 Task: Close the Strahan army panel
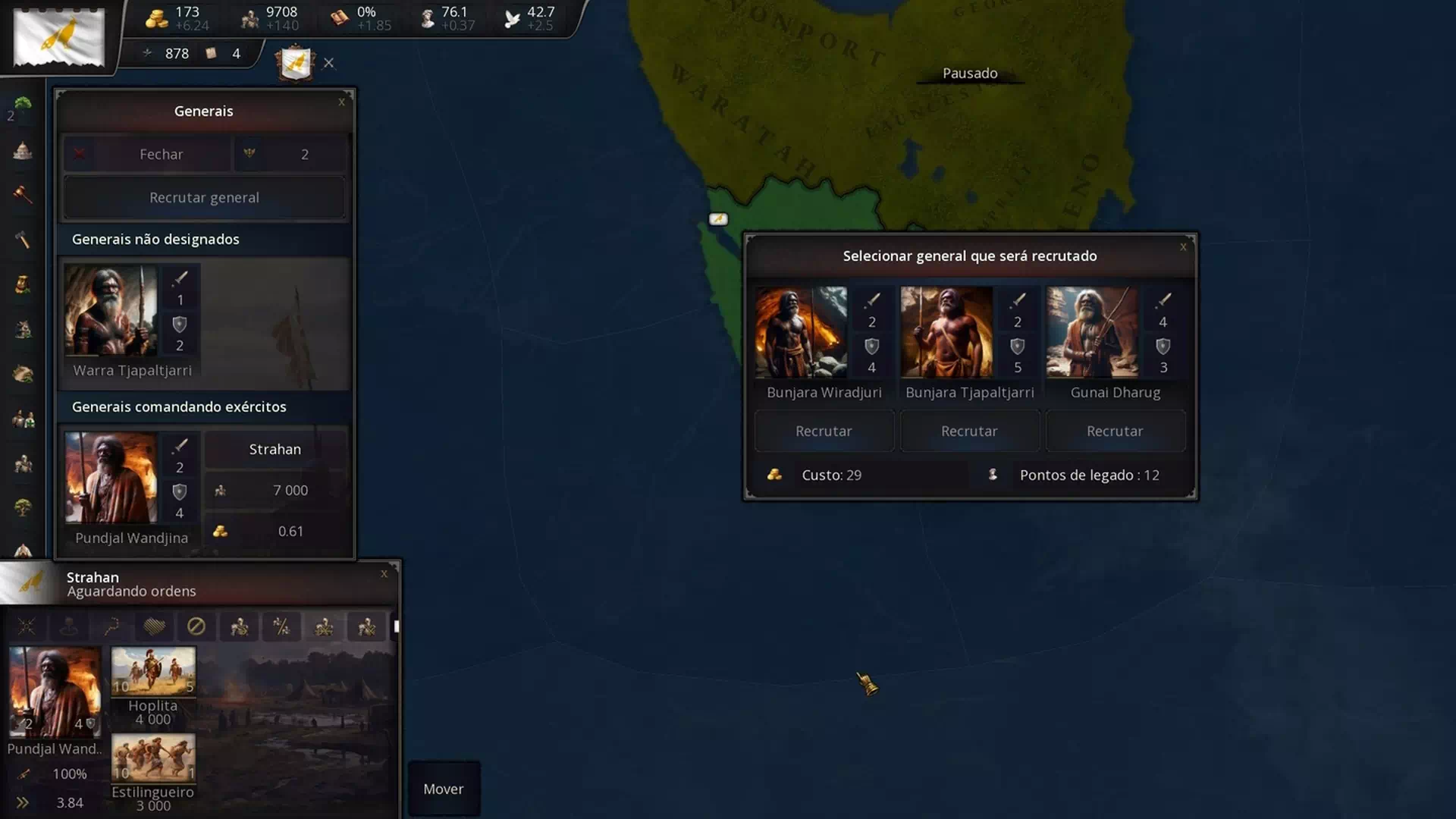click(x=384, y=574)
